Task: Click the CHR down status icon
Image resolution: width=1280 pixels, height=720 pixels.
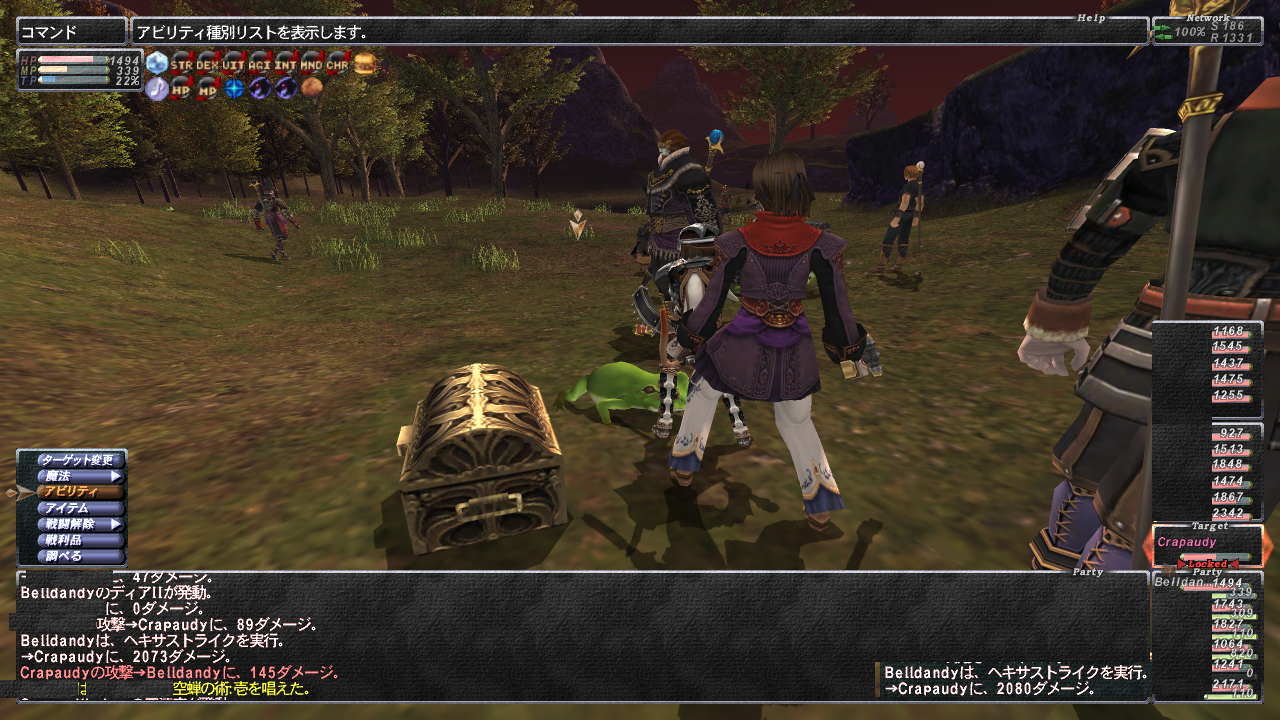Action: click(x=338, y=63)
